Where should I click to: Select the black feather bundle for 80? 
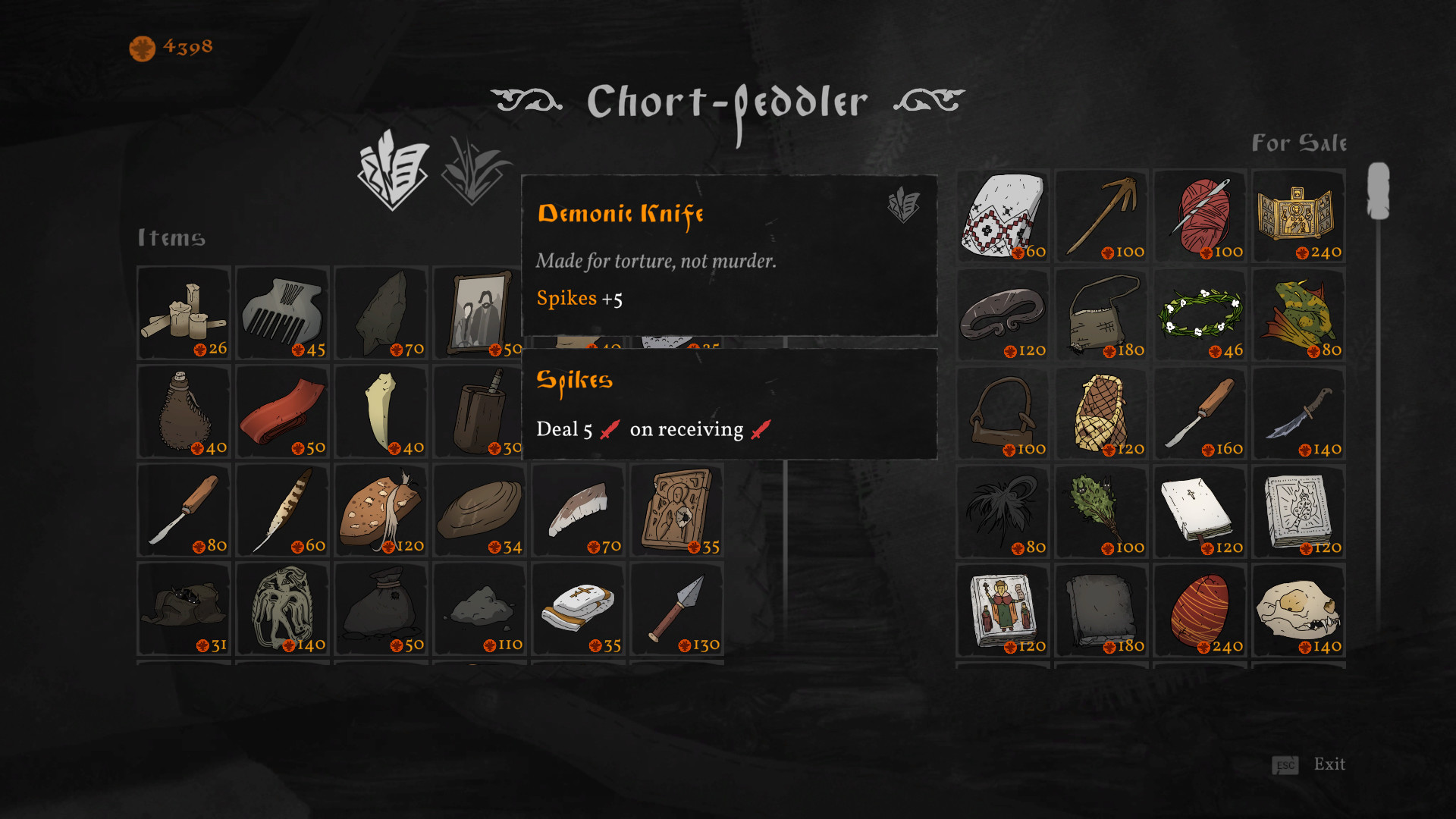coord(1003,510)
